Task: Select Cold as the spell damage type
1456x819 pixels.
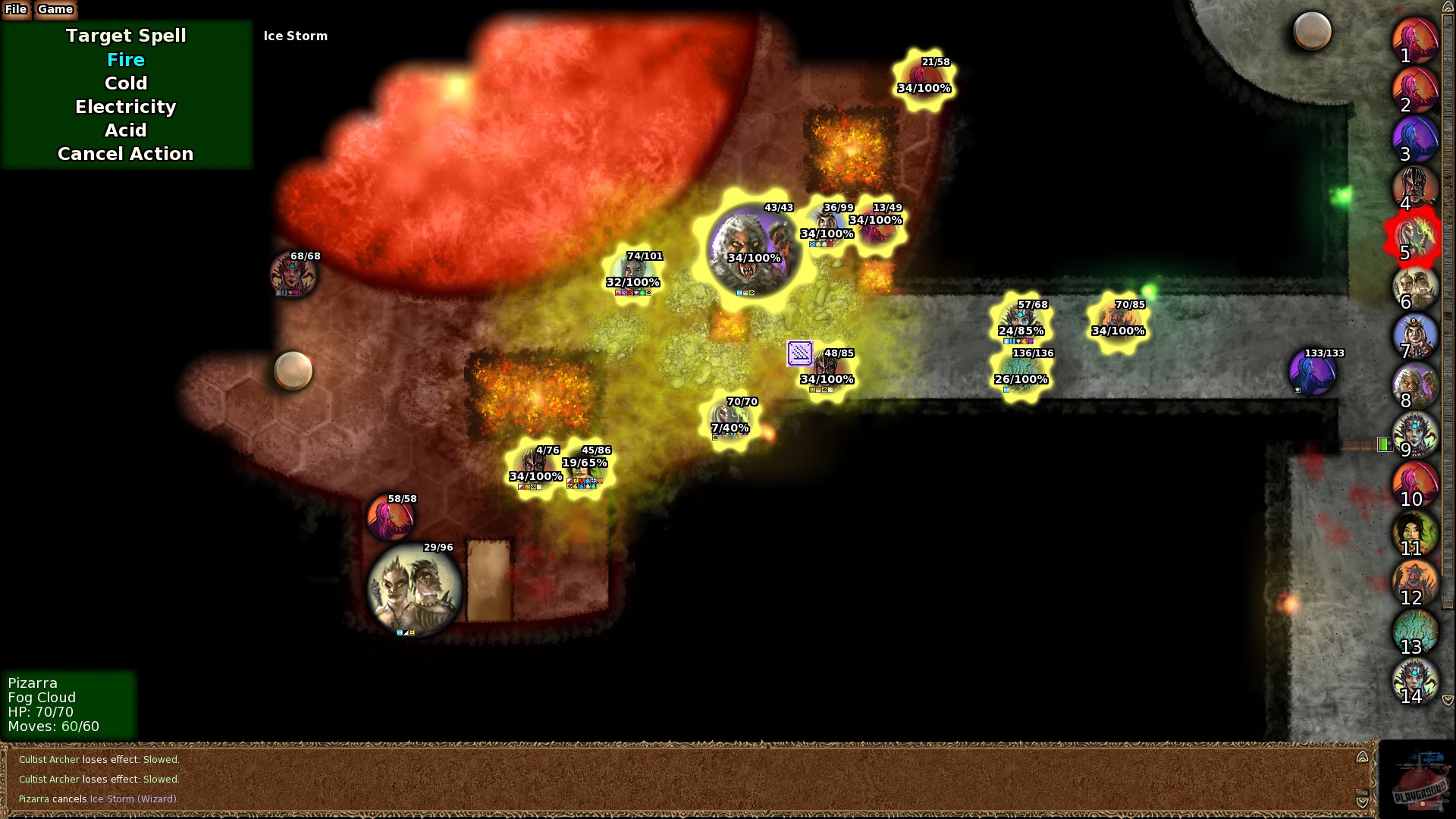Action: coord(126,83)
